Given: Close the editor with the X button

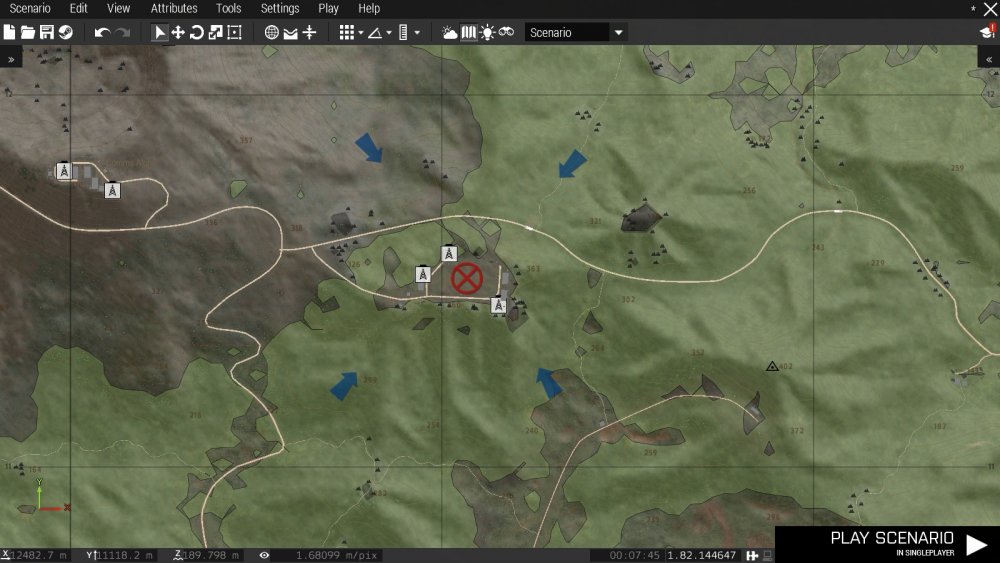Looking at the screenshot, I should click(990, 9).
